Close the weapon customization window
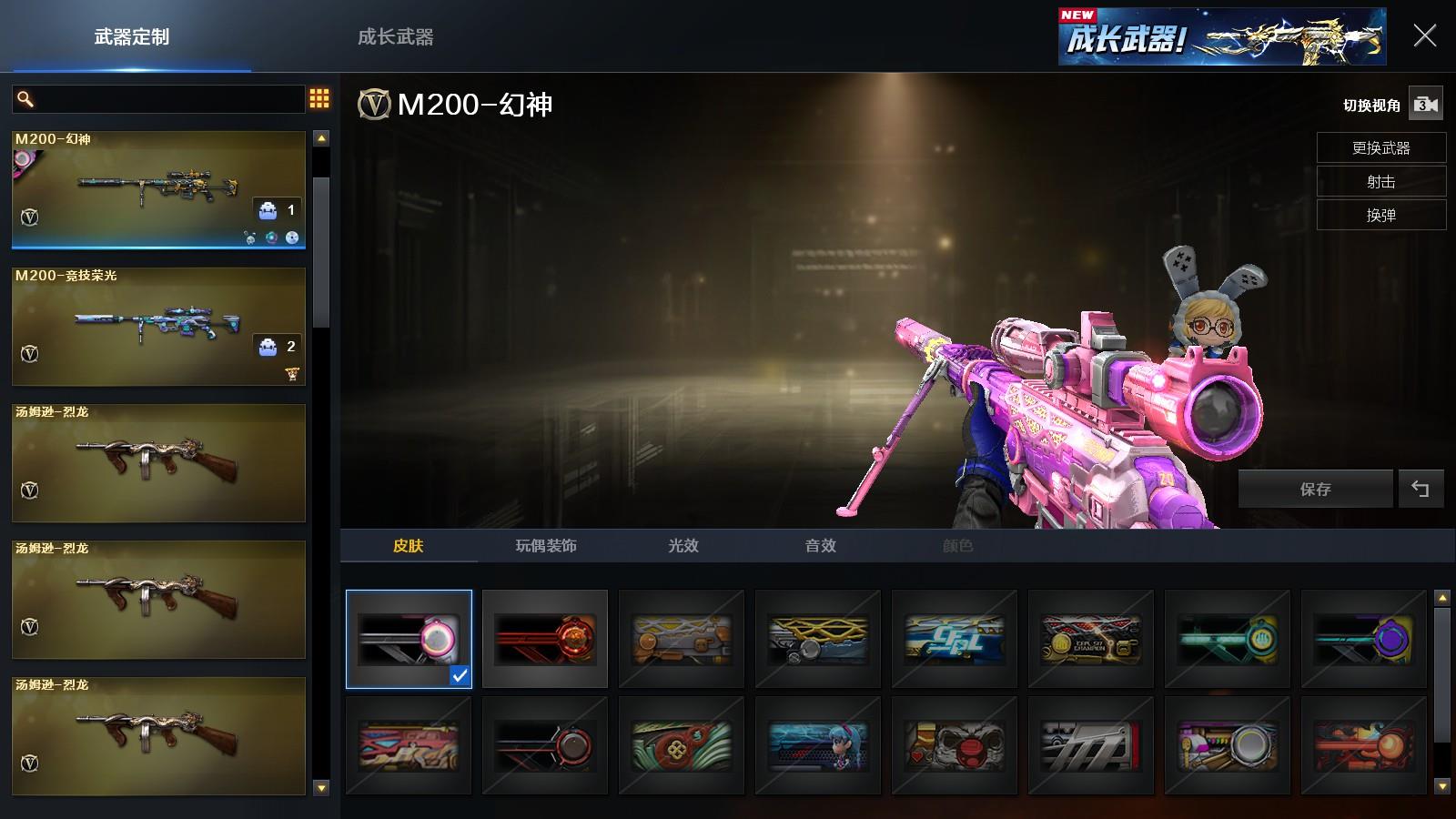Image resolution: width=1456 pixels, height=819 pixels. pyautogui.click(x=1424, y=36)
